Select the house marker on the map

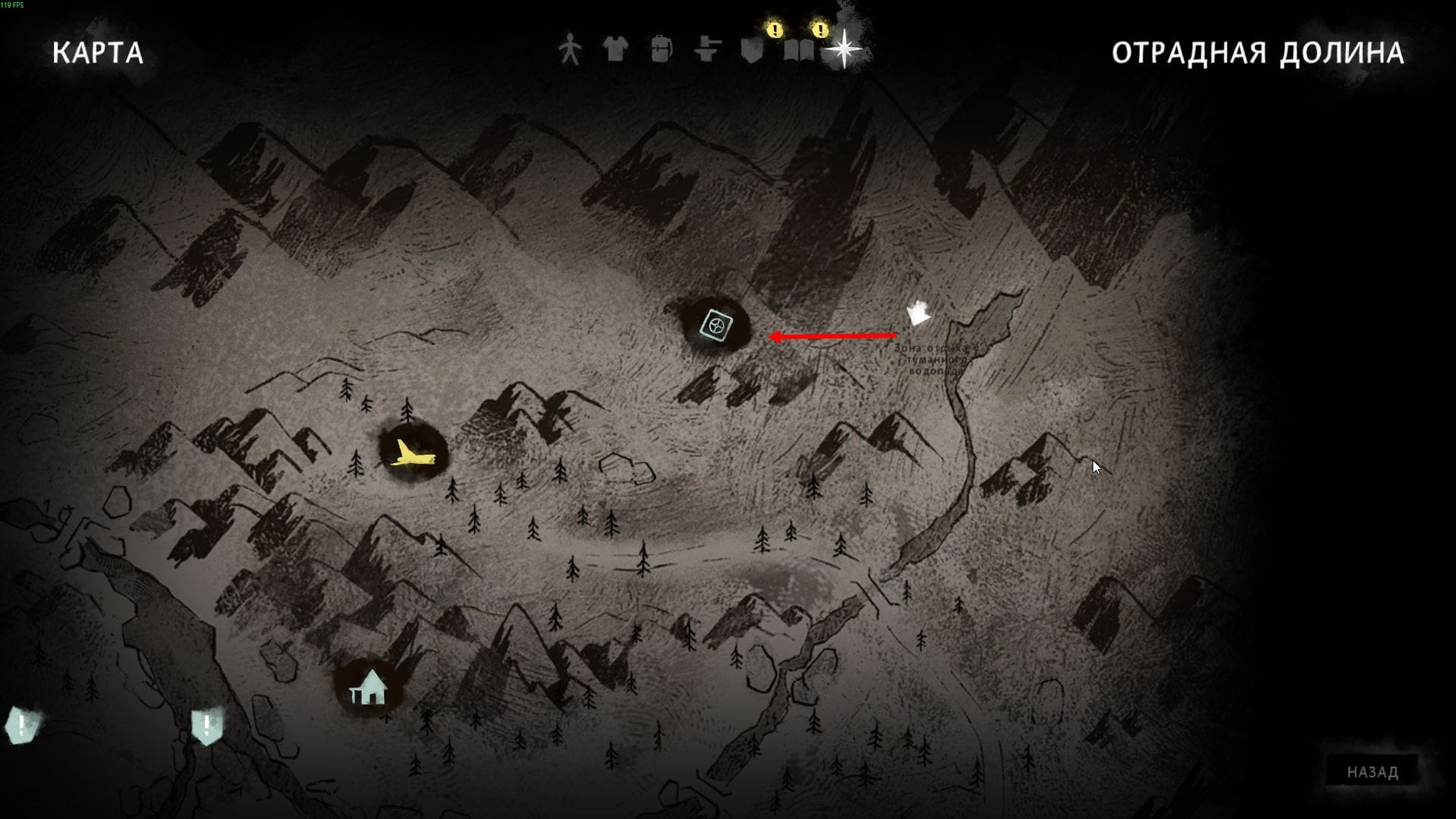pyautogui.click(x=369, y=688)
